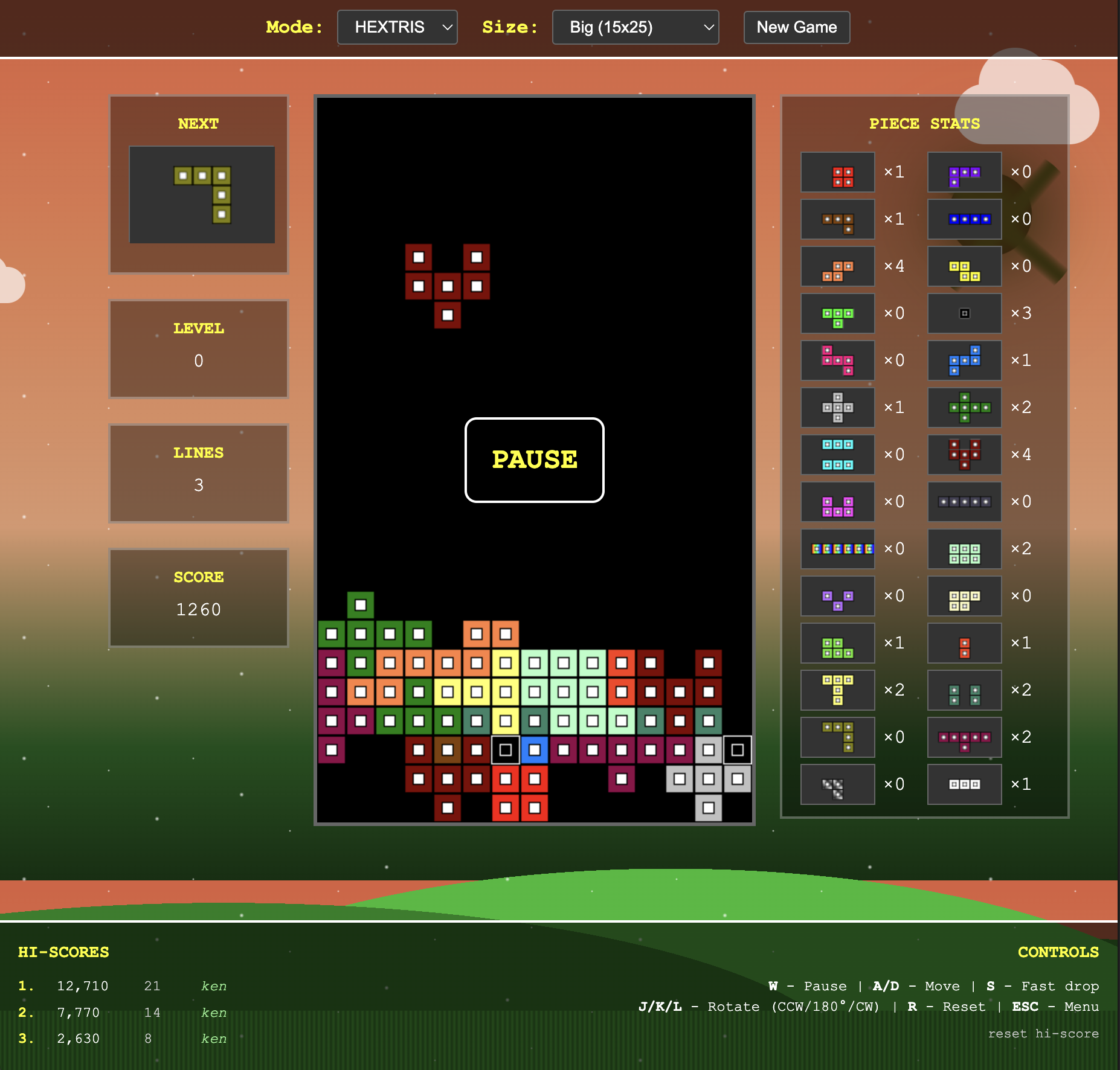Click the checkered diagonal piece stats icon
This screenshot has width=1120, height=1070.
(x=838, y=784)
